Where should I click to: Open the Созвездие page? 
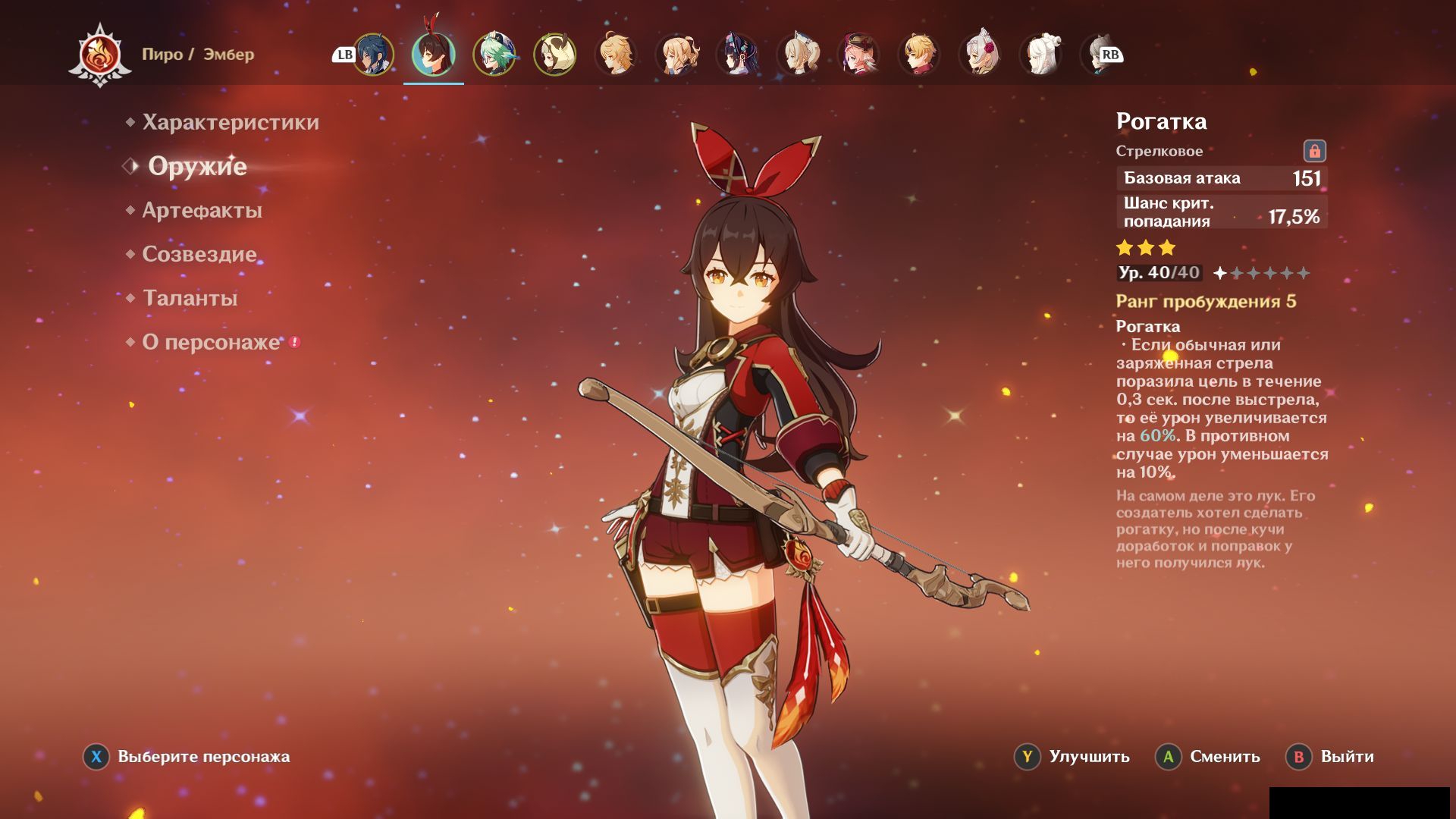pyautogui.click(x=199, y=254)
